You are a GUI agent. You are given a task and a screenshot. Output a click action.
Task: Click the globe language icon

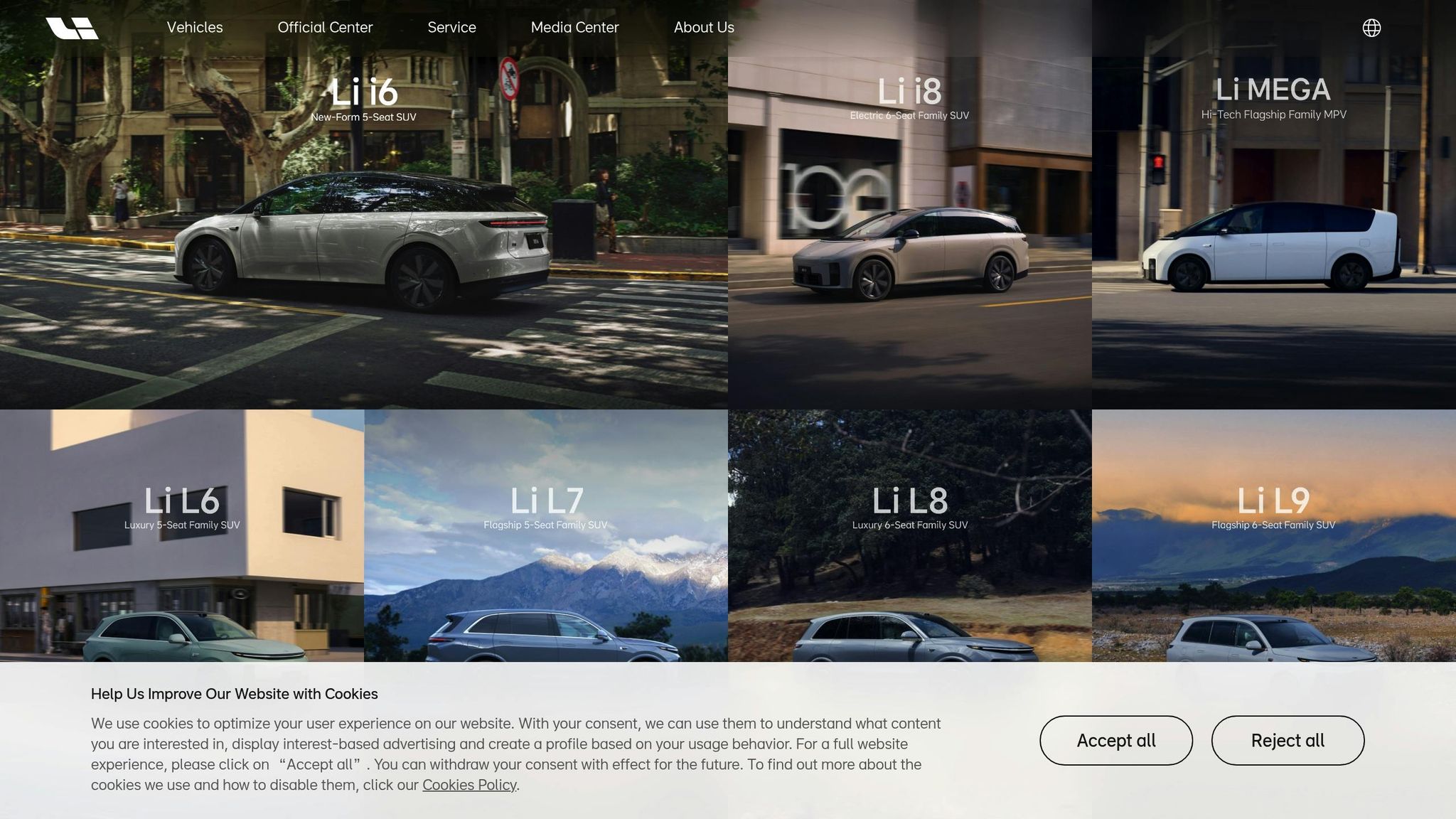(1371, 28)
